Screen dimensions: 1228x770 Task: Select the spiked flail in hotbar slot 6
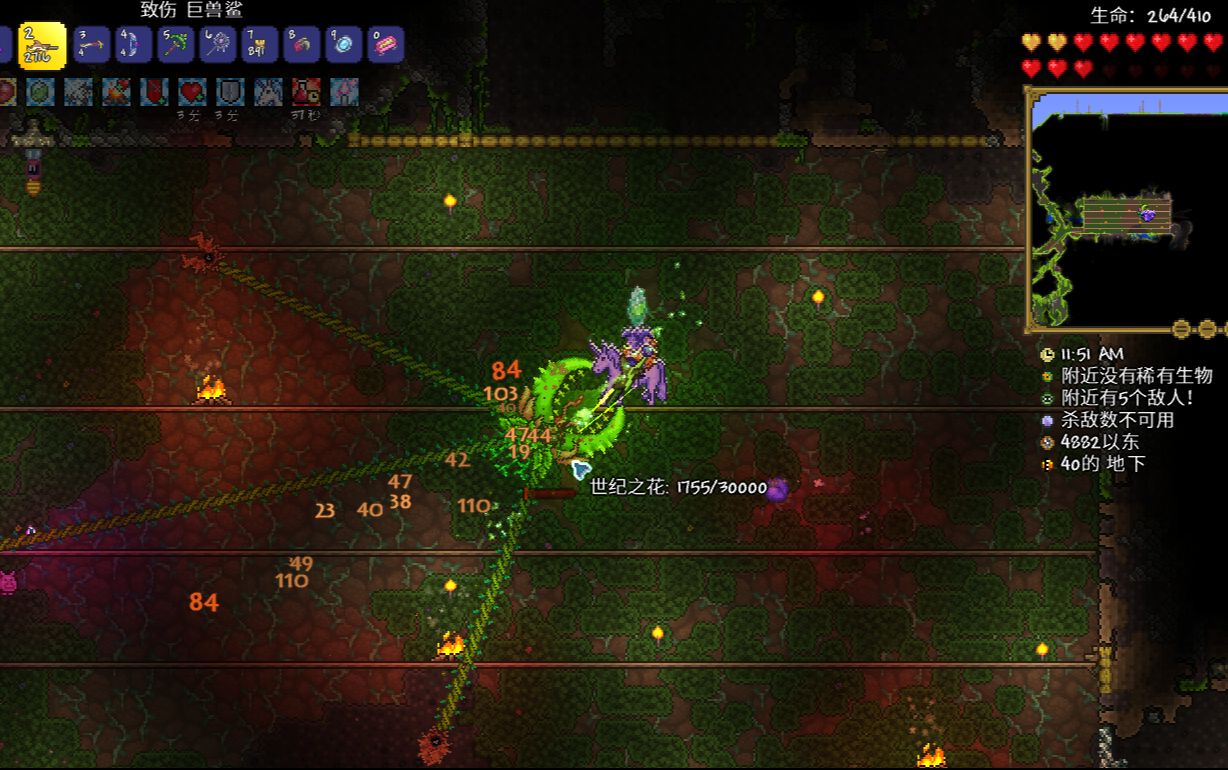[x=217, y=45]
